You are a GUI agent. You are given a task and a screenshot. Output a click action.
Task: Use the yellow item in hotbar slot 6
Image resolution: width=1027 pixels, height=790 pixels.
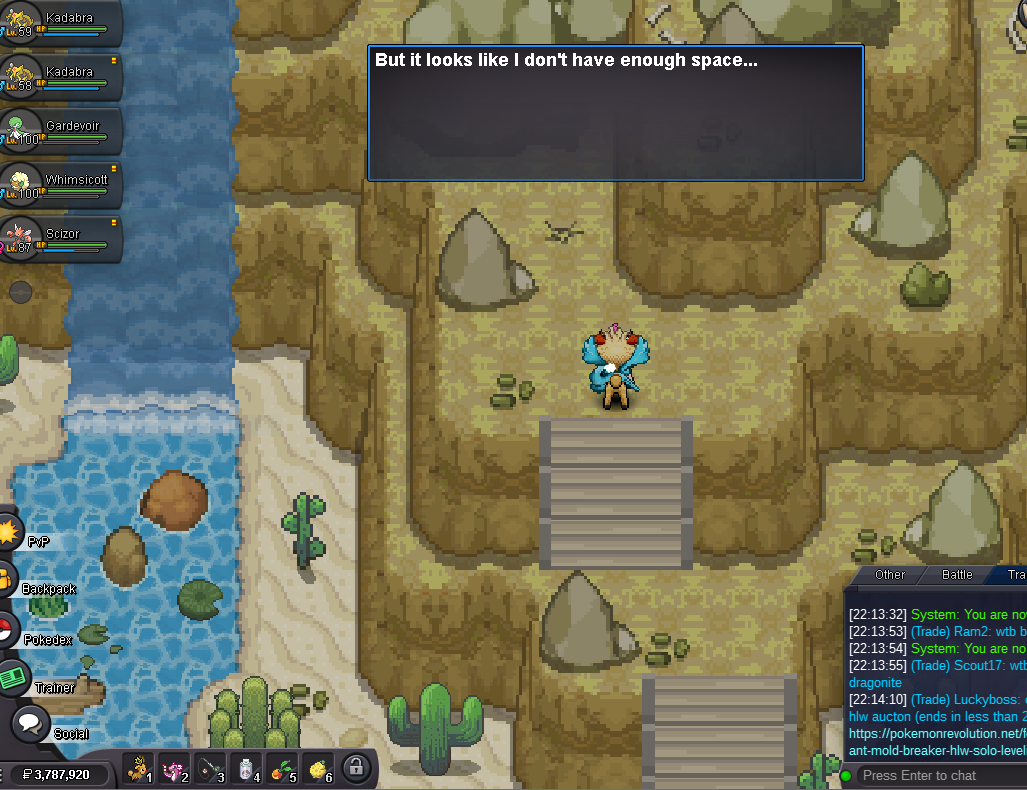coord(318,768)
